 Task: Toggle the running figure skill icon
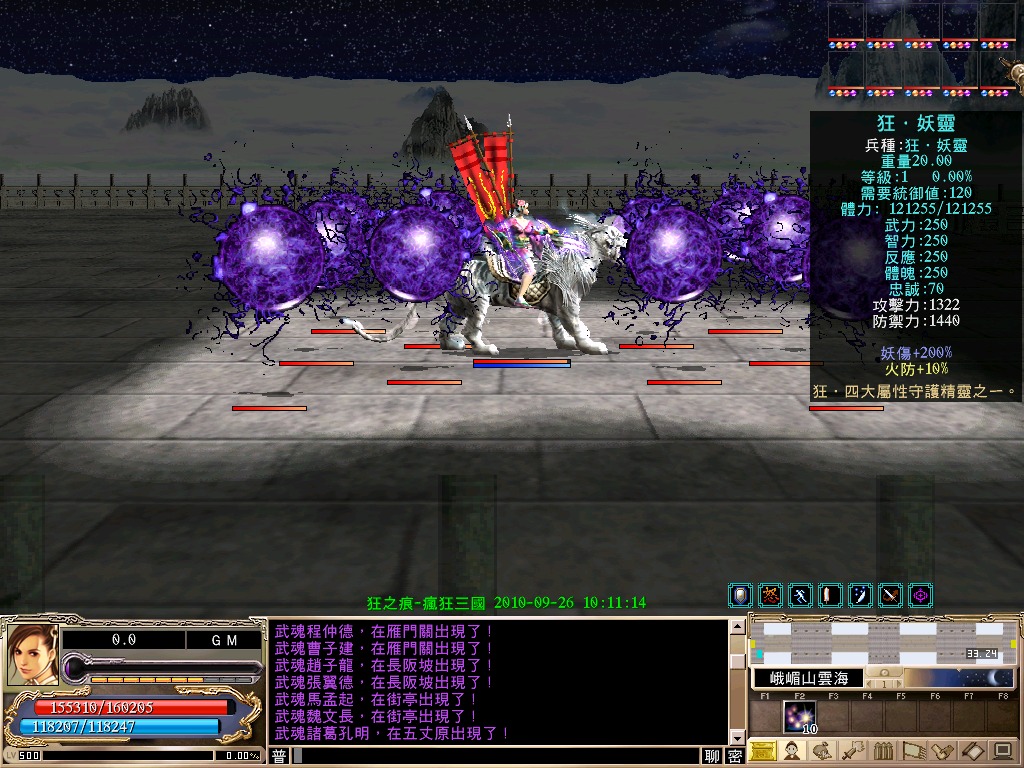pyautogui.click(x=800, y=596)
